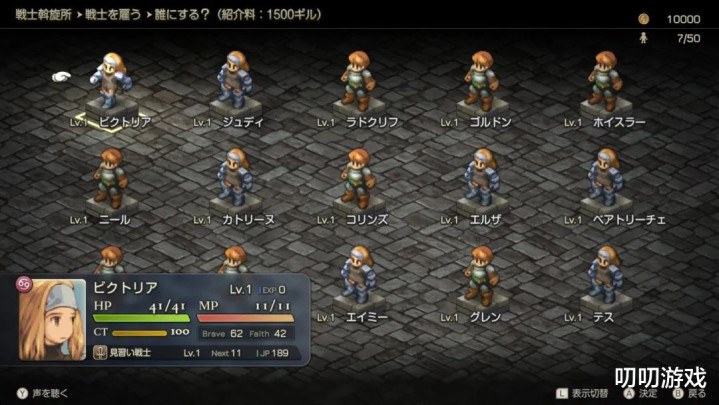The height and width of the screenshot is (405, 719).
Task: Pick the recruit コリンズ
Action: click(357, 178)
